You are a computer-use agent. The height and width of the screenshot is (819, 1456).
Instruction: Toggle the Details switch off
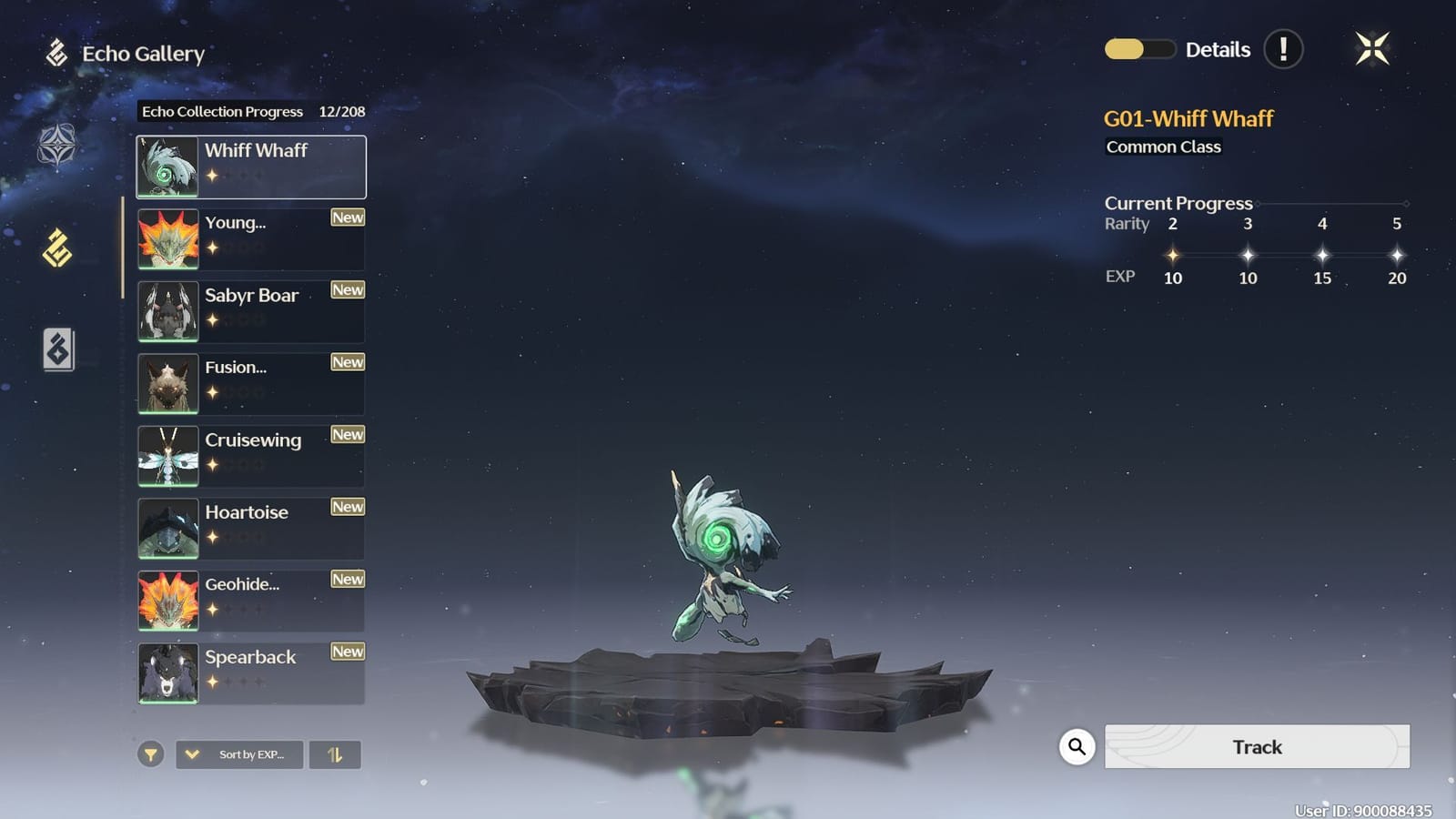[1139, 50]
